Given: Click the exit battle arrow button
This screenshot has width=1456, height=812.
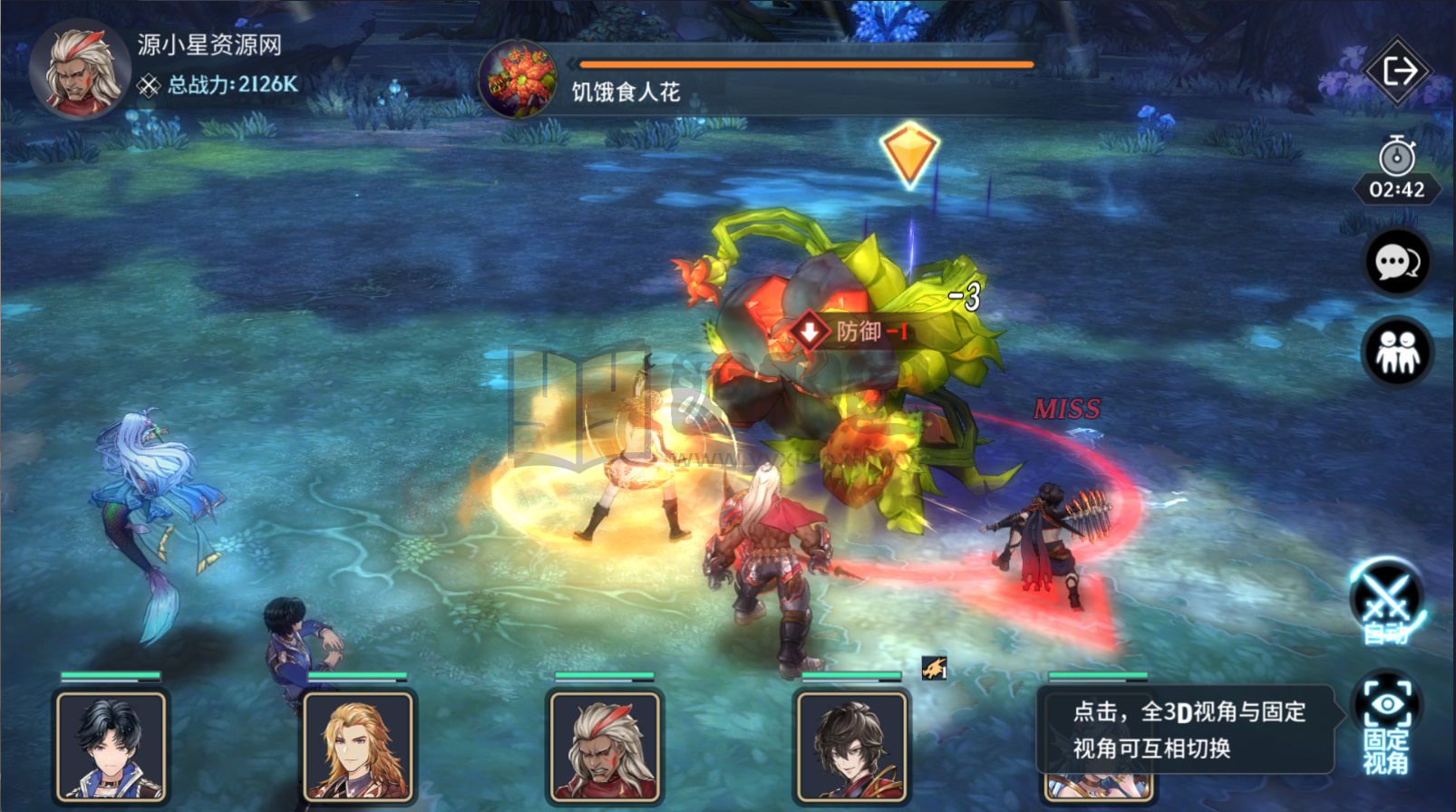Looking at the screenshot, I should 1397,71.
